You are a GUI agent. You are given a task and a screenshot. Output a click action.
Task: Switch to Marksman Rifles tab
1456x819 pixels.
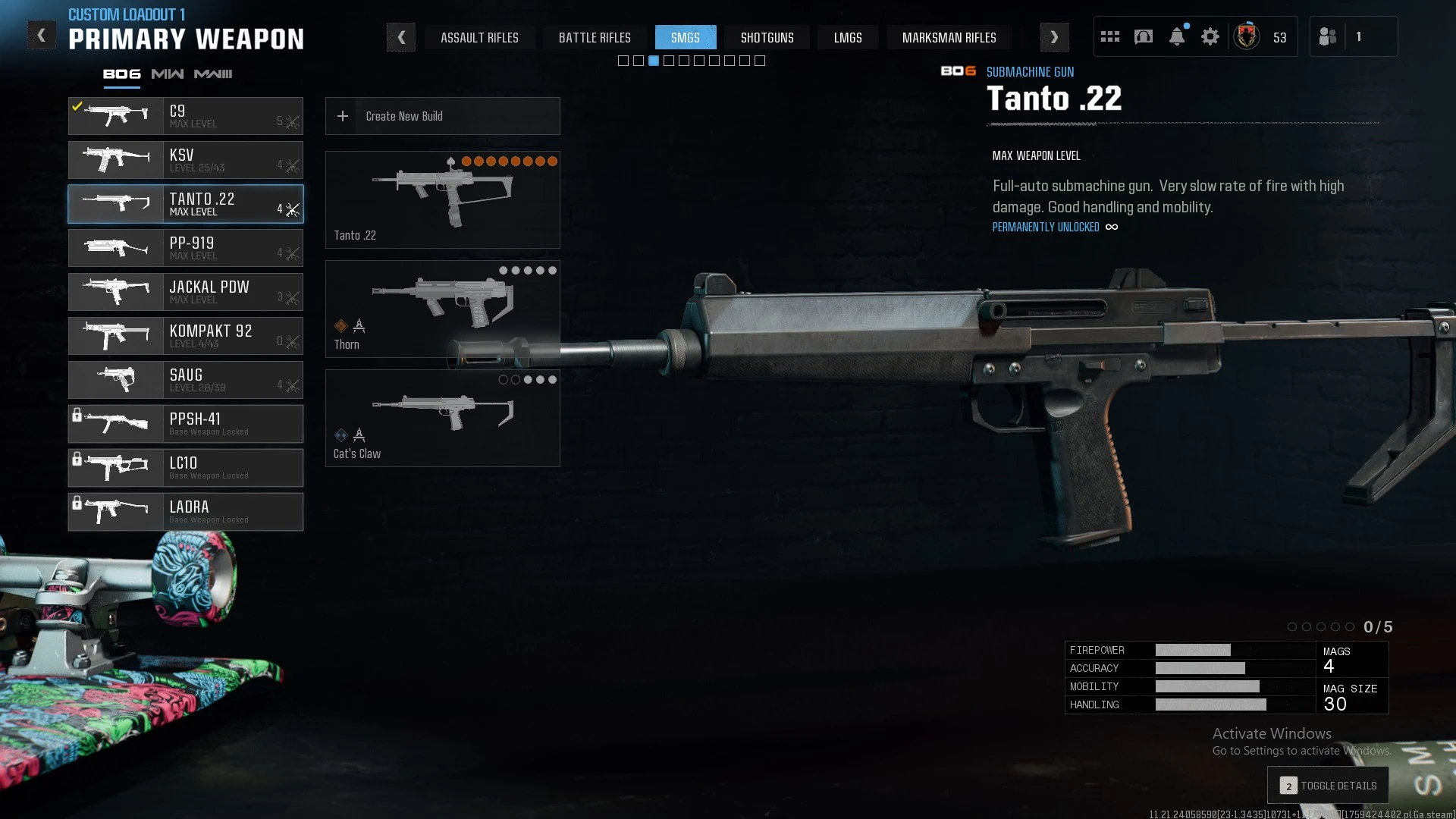point(949,37)
